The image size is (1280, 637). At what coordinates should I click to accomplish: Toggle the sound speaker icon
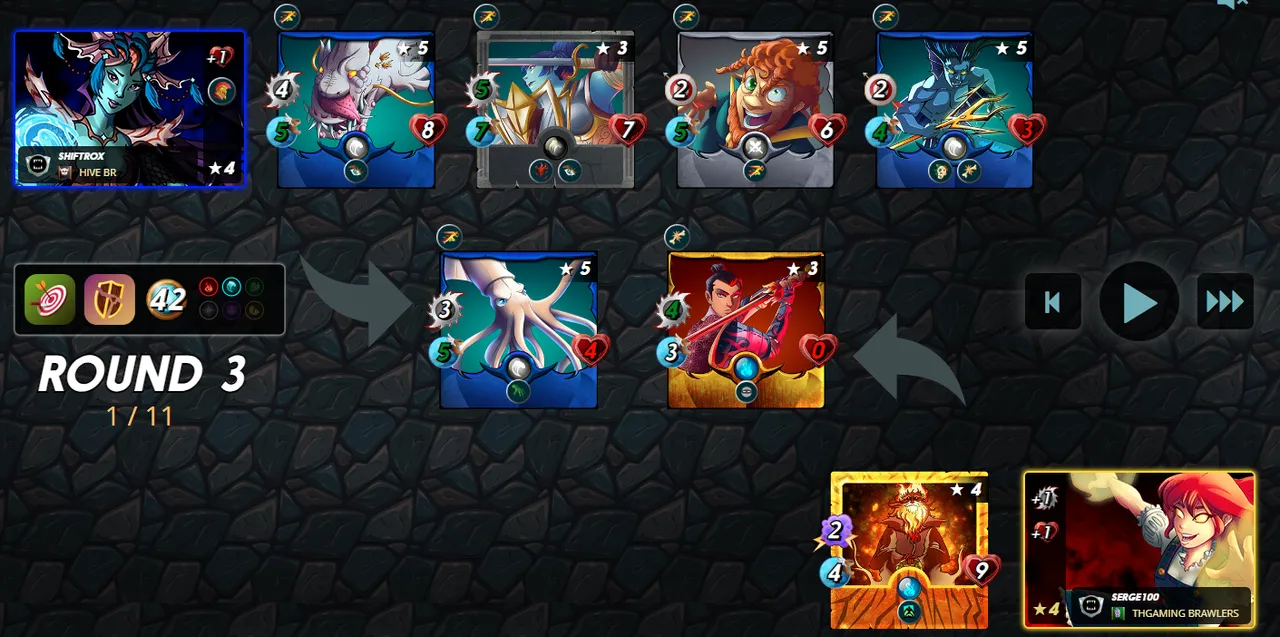coord(1230,4)
